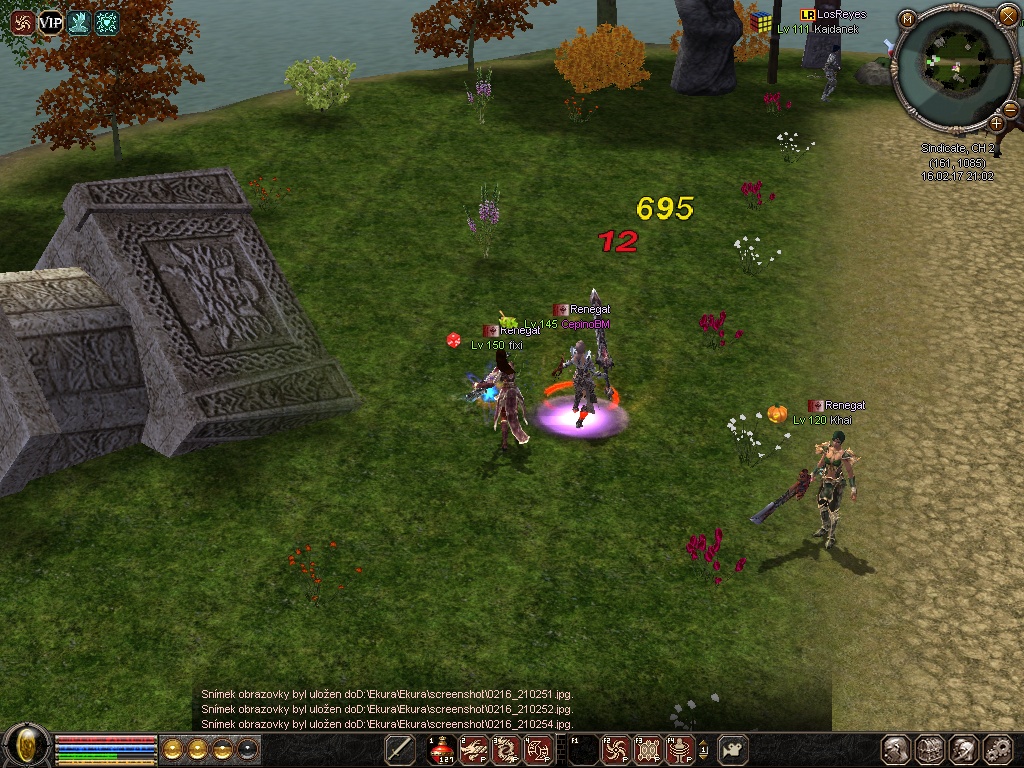This screenshot has width=1024, height=768.
Task: Use the red potion in quickslot 1
Action: (442, 749)
